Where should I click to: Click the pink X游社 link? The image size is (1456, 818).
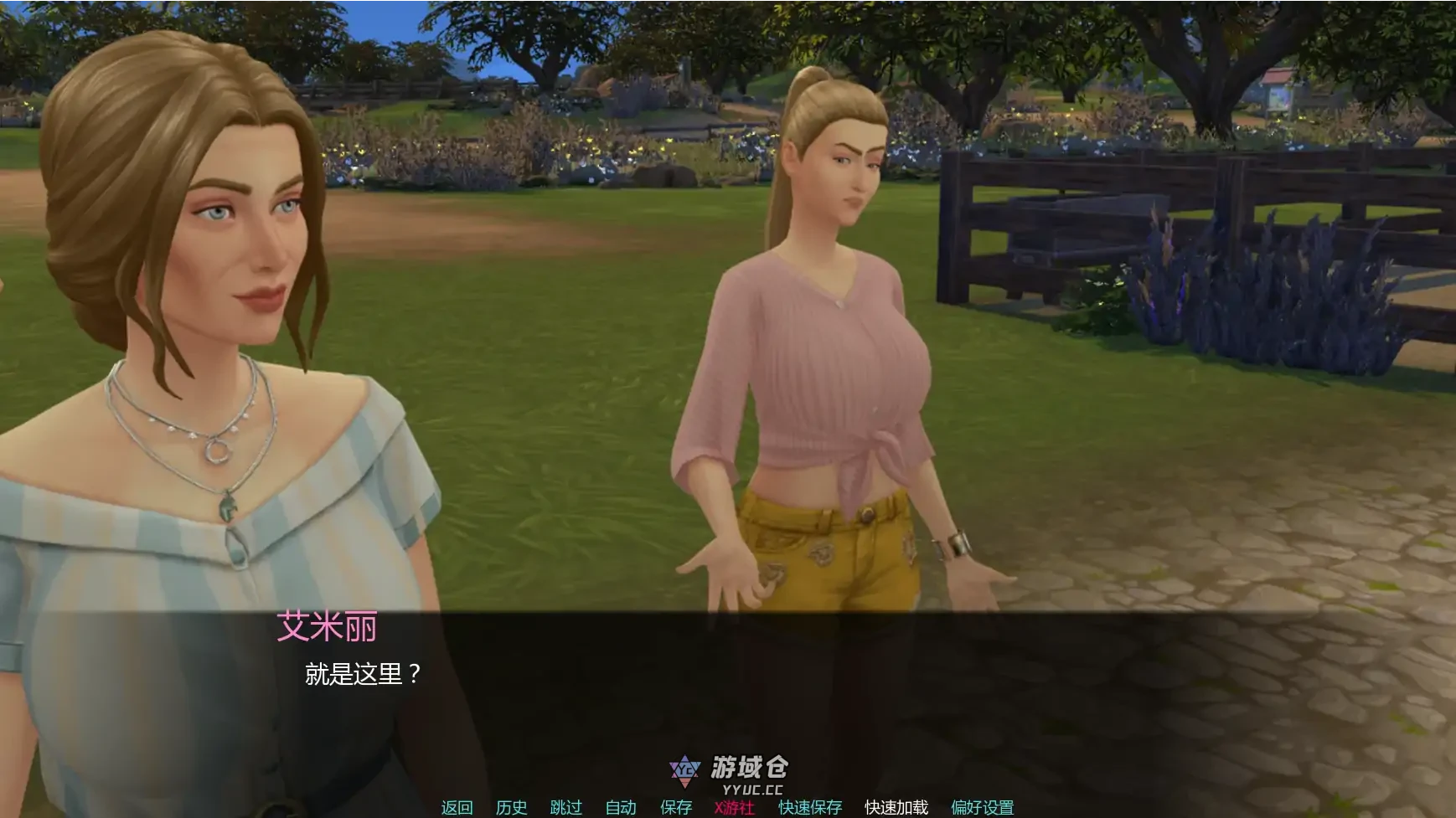(x=734, y=807)
